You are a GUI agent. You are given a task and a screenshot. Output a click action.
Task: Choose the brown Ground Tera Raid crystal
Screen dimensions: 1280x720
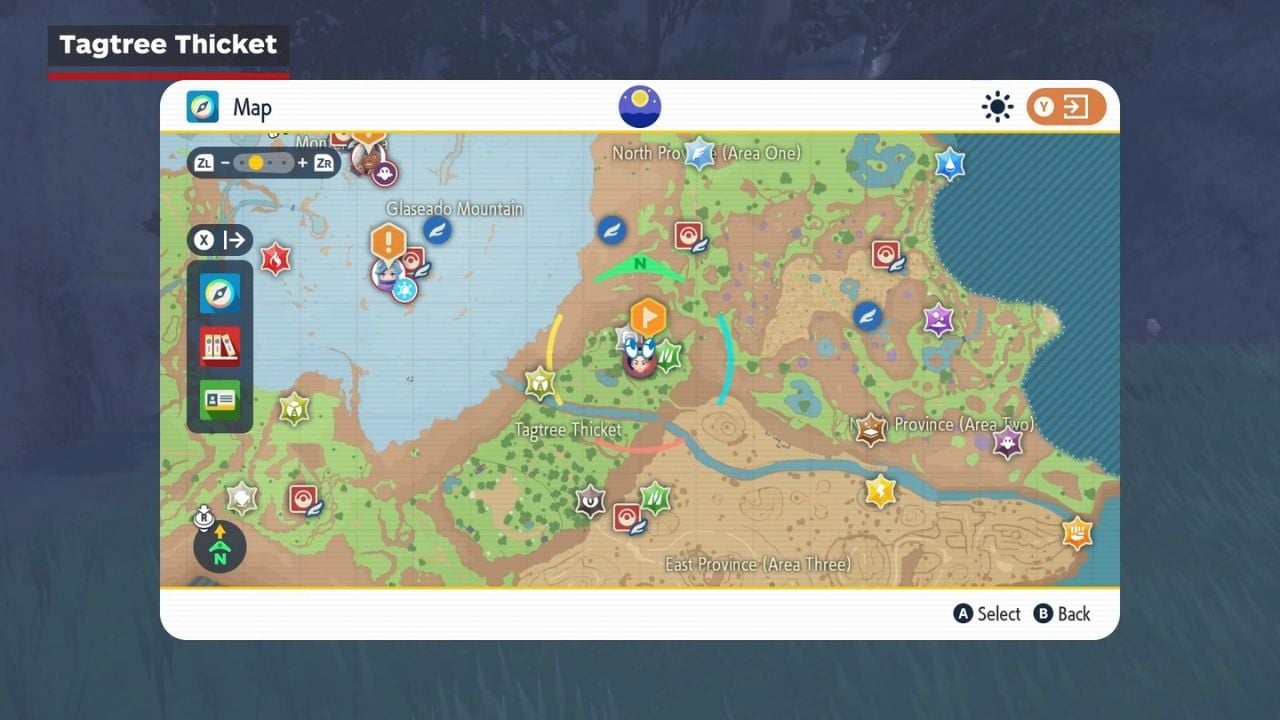coord(871,430)
